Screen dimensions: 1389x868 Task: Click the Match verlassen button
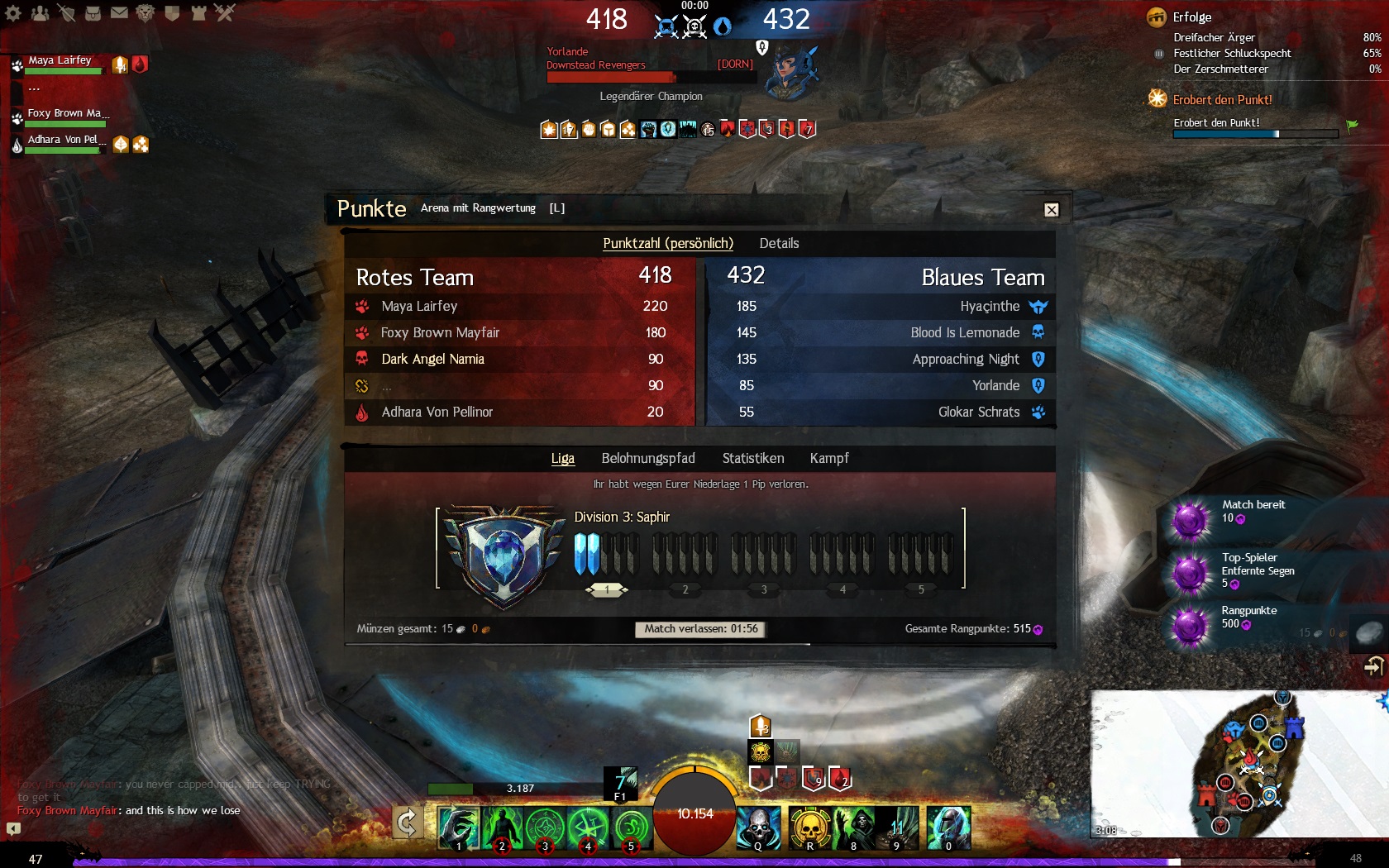pos(700,629)
